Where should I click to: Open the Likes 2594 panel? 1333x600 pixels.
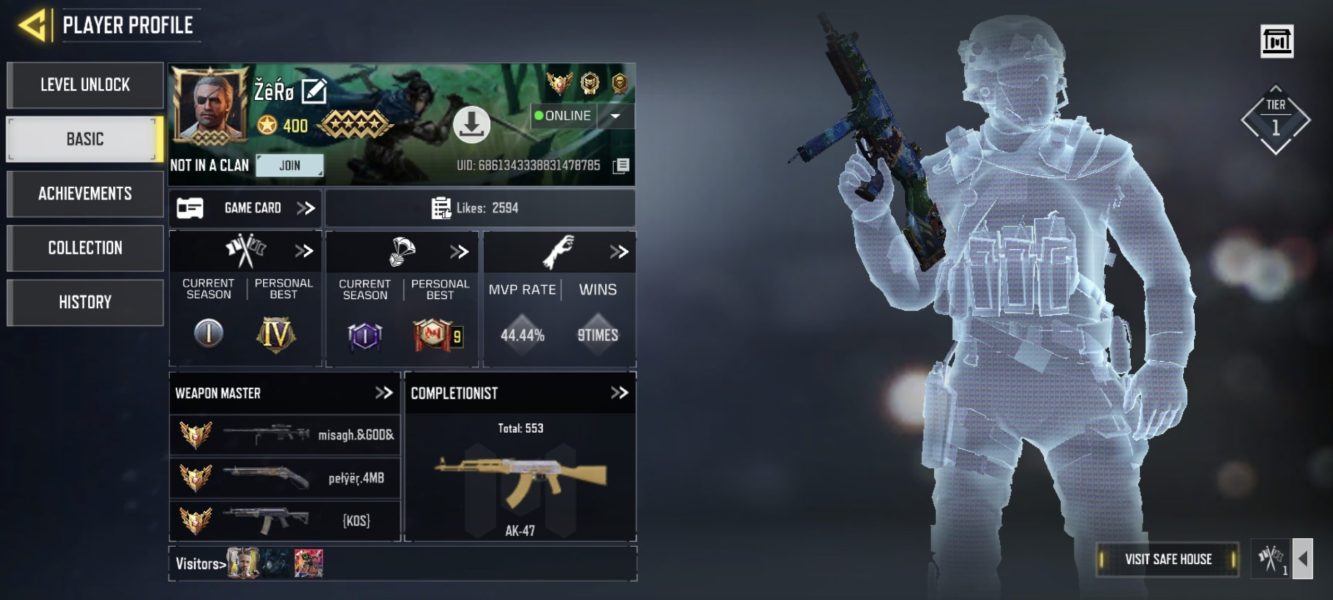point(480,208)
